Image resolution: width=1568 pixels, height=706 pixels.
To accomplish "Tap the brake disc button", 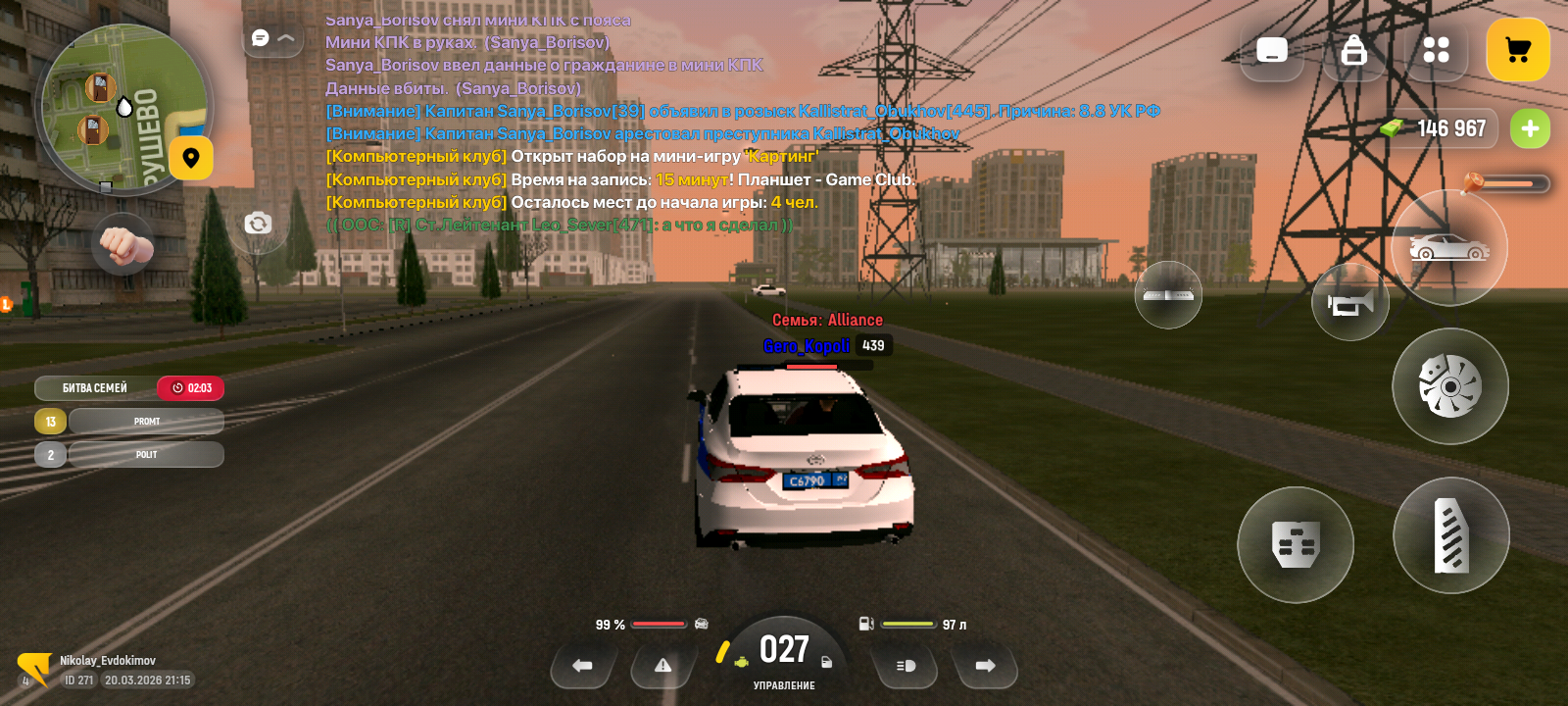I will [x=1449, y=386].
